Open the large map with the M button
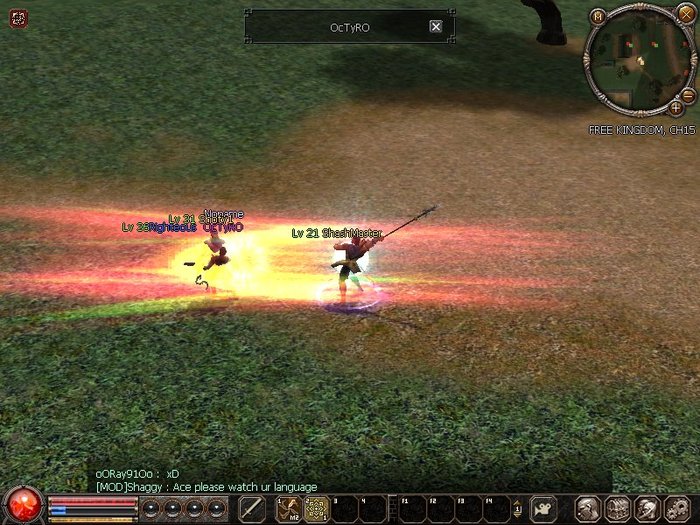Screen dimensions: 700x525 click(597, 16)
